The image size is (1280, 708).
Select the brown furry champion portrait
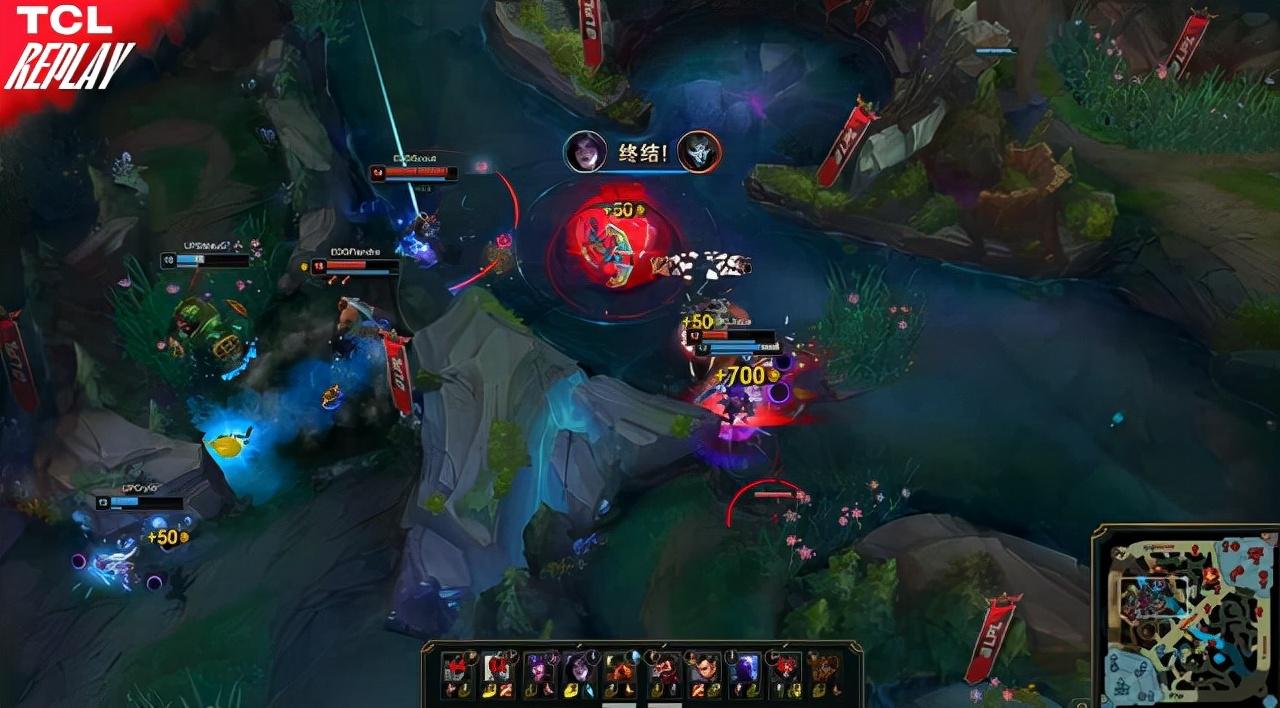click(824, 668)
